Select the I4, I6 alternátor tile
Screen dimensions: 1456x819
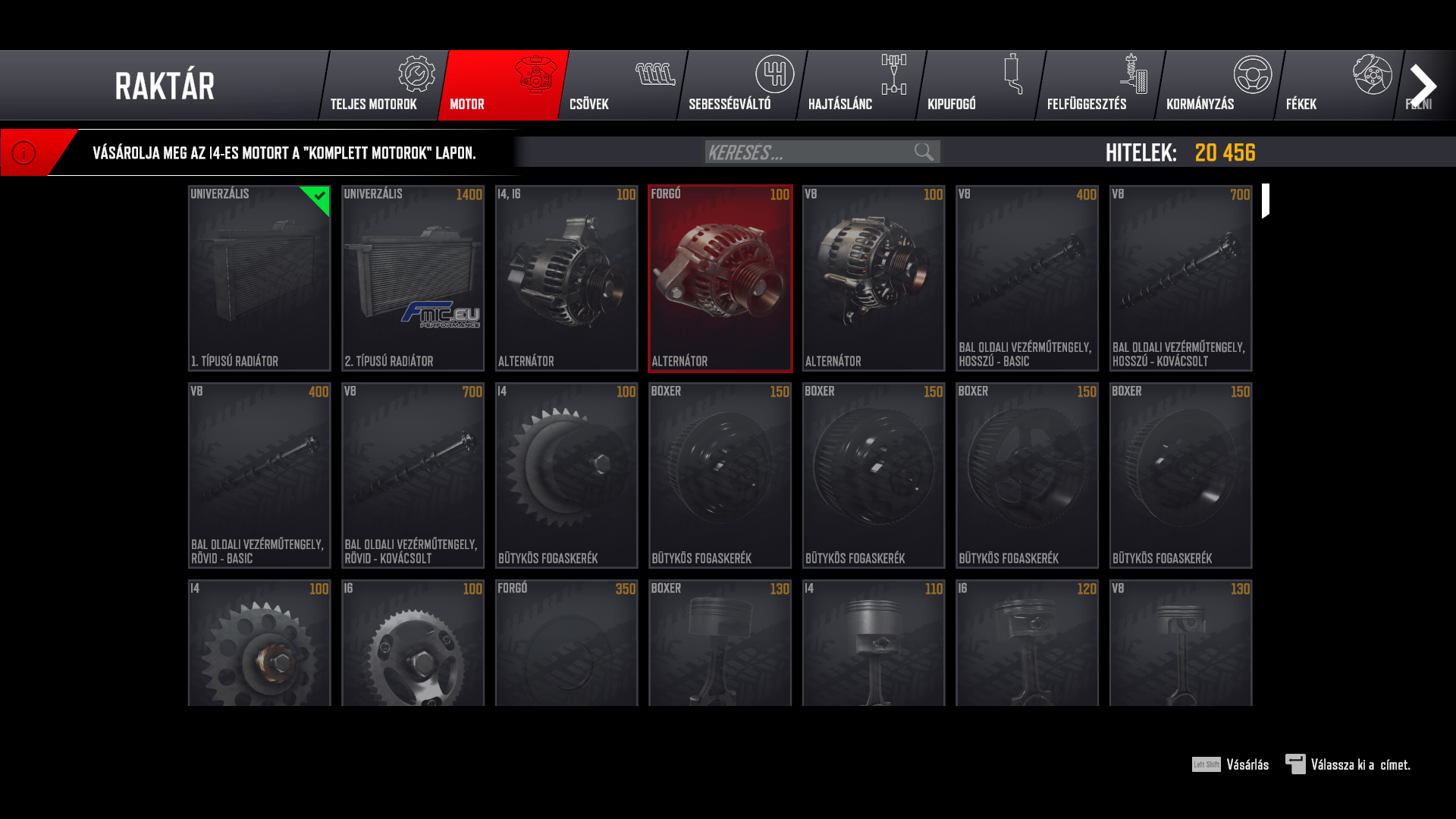pyautogui.click(x=566, y=278)
